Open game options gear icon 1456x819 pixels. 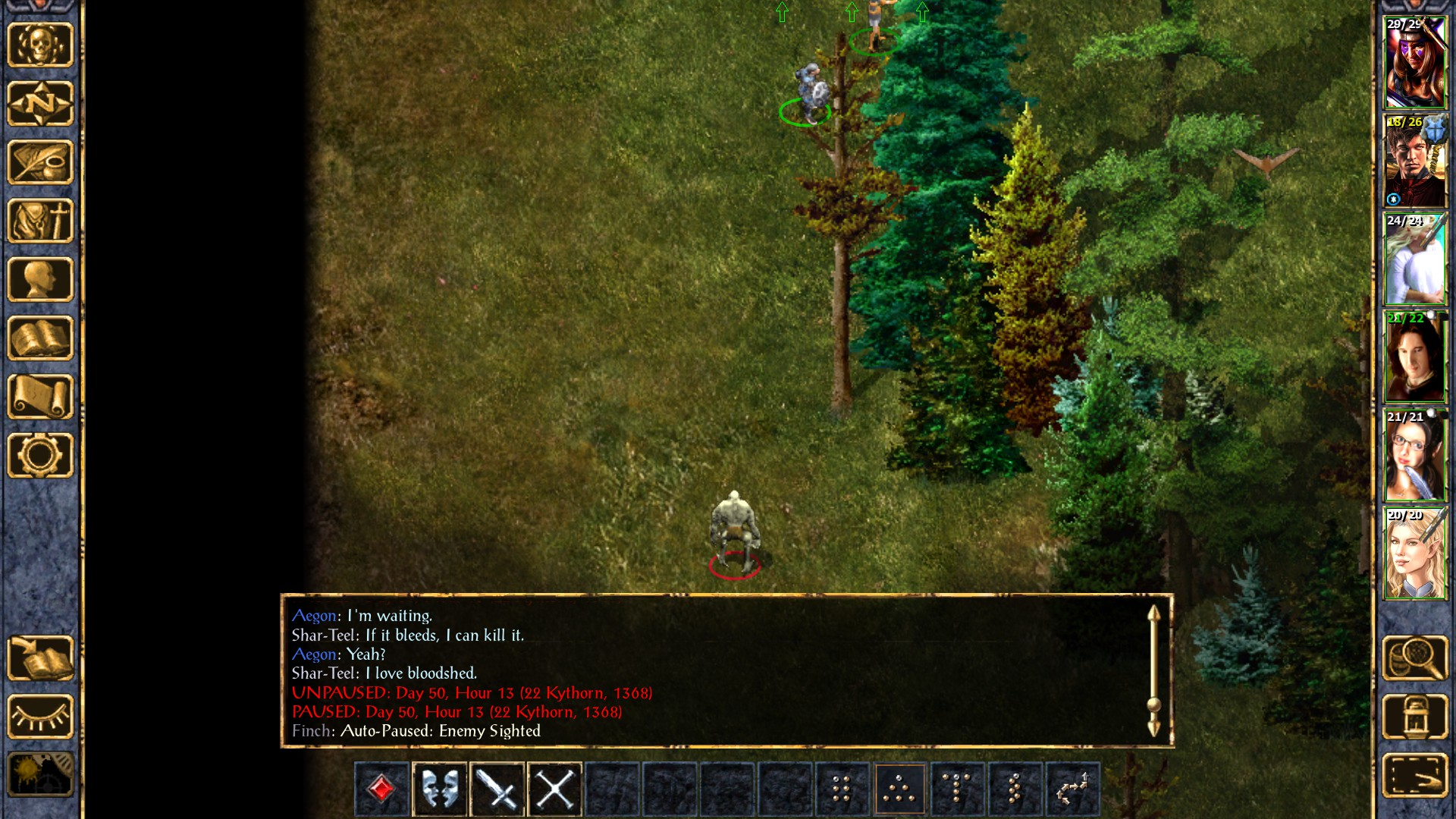pos(40,455)
